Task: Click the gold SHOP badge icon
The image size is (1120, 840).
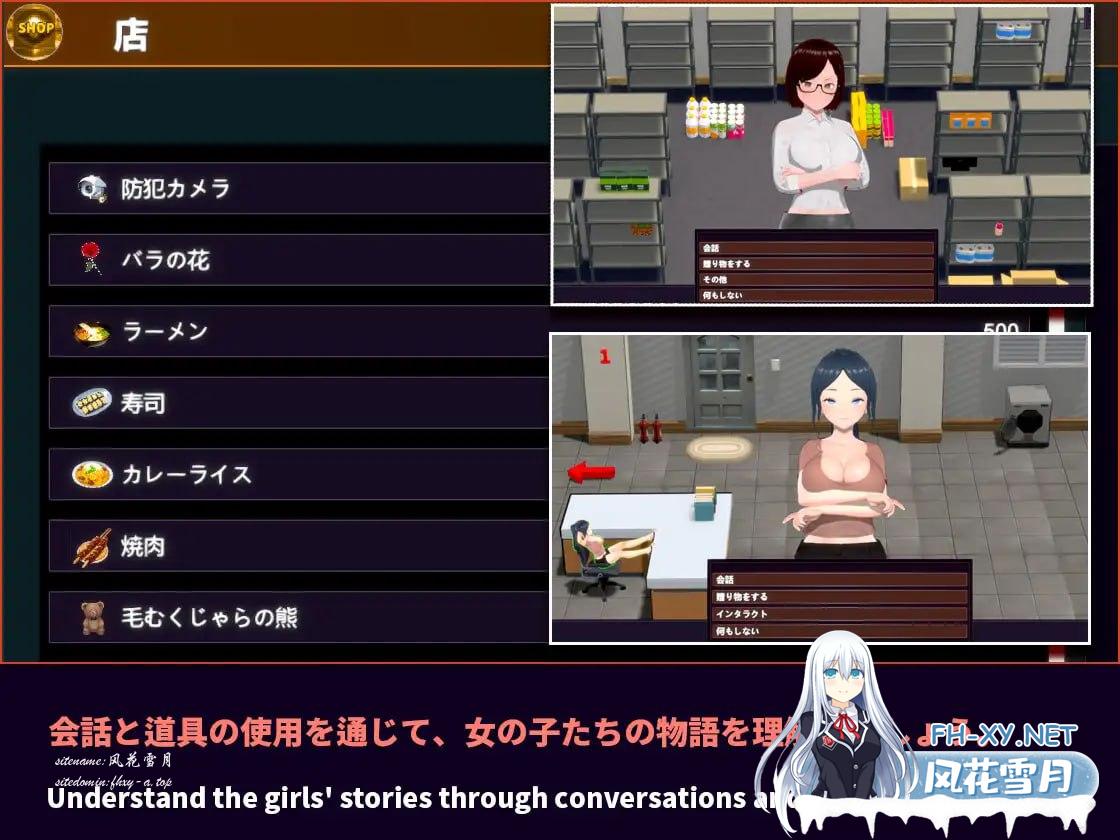Action: pos(35,30)
